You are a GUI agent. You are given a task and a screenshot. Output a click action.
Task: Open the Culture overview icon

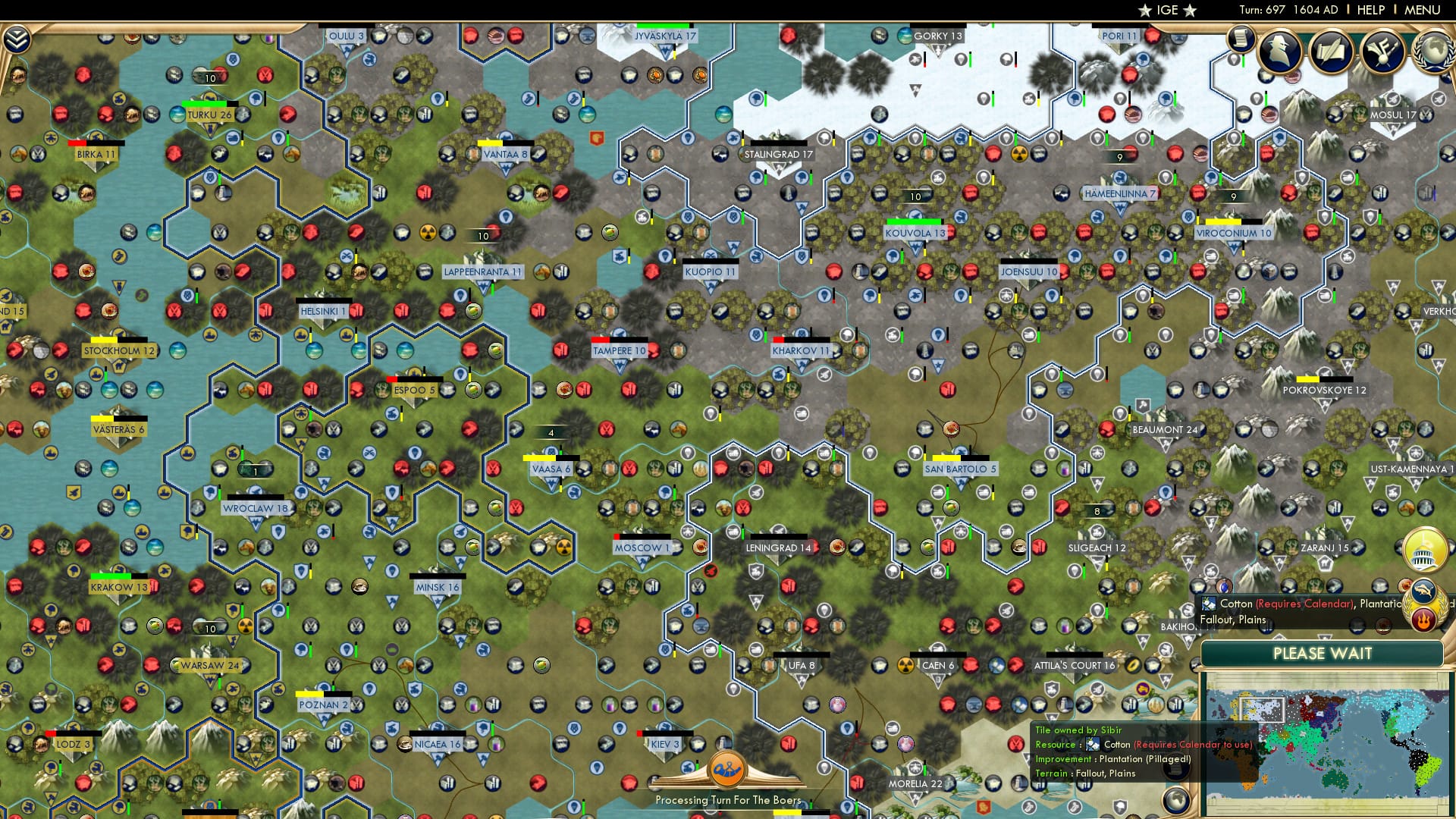[1382, 52]
